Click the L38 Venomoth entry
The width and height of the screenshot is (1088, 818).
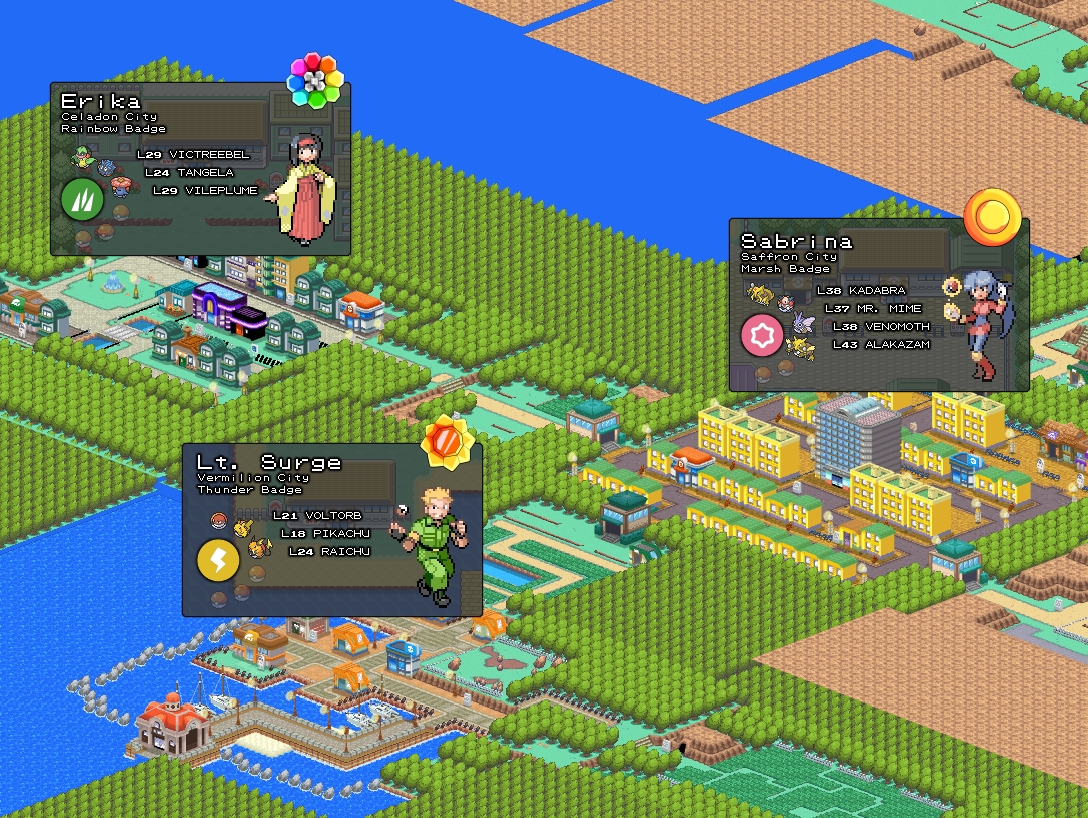[x=881, y=327]
